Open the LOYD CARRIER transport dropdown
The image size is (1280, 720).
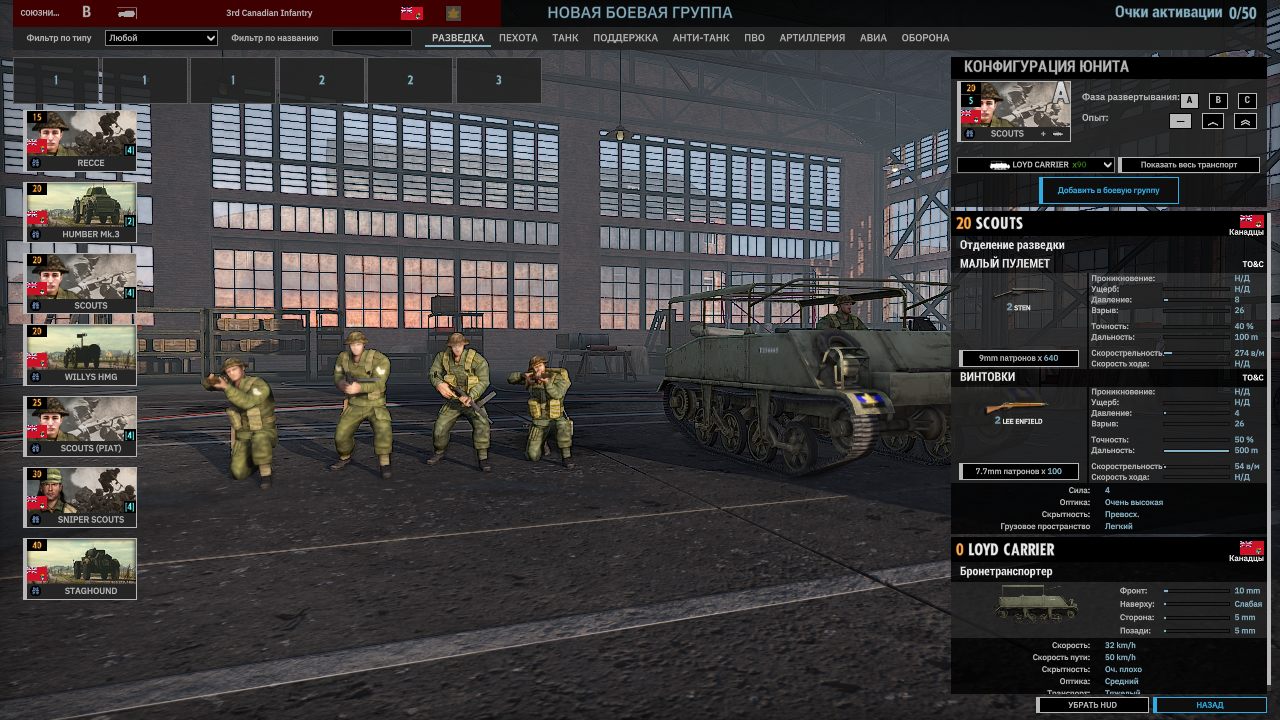(x=1035, y=165)
